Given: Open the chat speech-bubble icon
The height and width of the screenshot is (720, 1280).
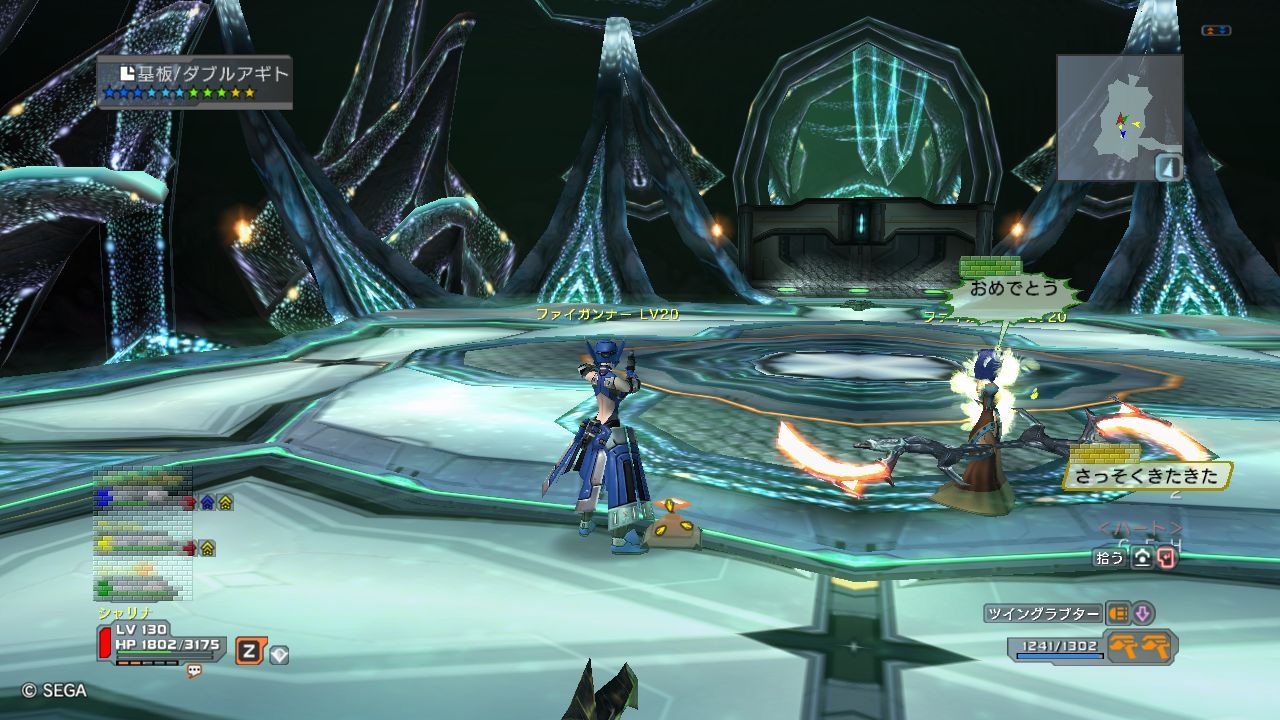Looking at the screenshot, I should click(194, 671).
